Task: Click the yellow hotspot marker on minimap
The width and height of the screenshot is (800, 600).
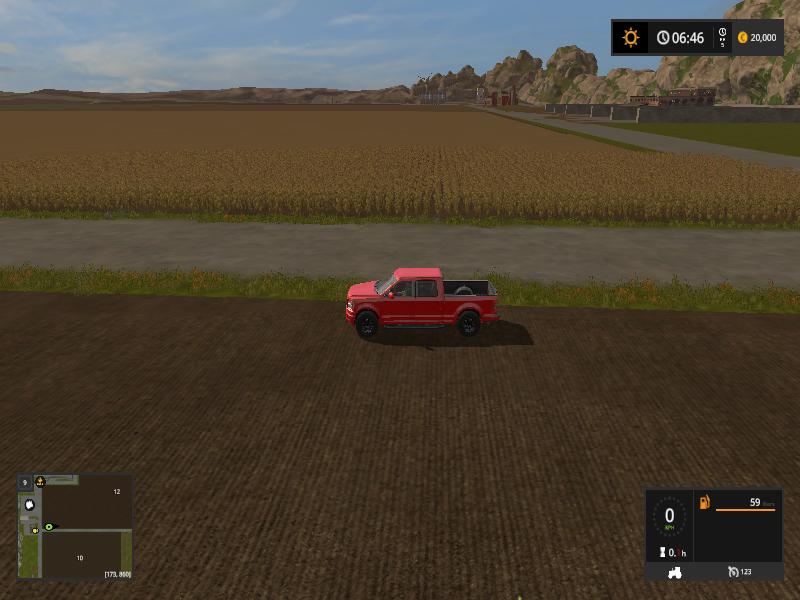Action: click(x=35, y=529)
